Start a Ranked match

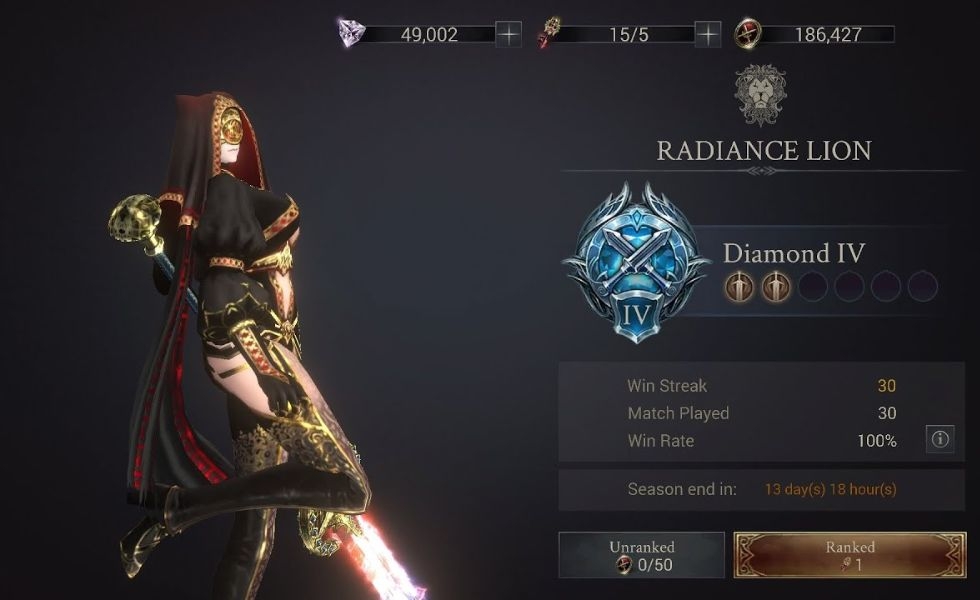pos(850,555)
